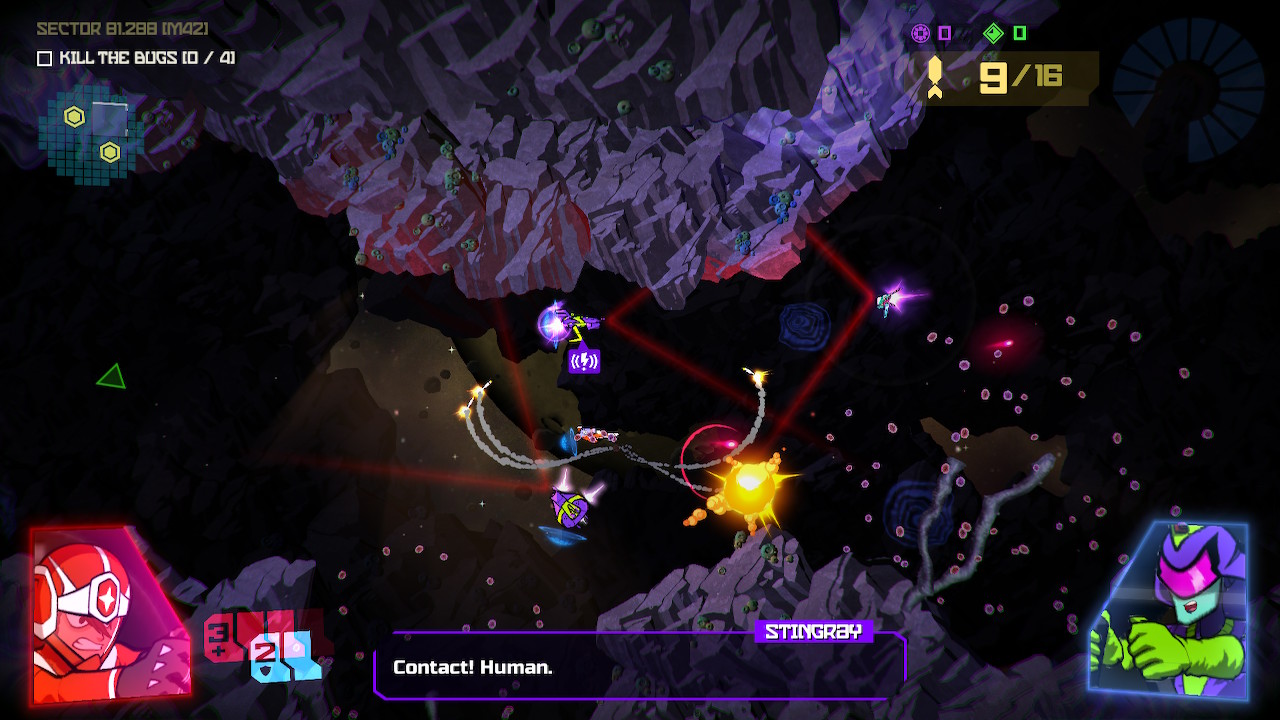Select the yellow missile ammo icon

pos(936,76)
